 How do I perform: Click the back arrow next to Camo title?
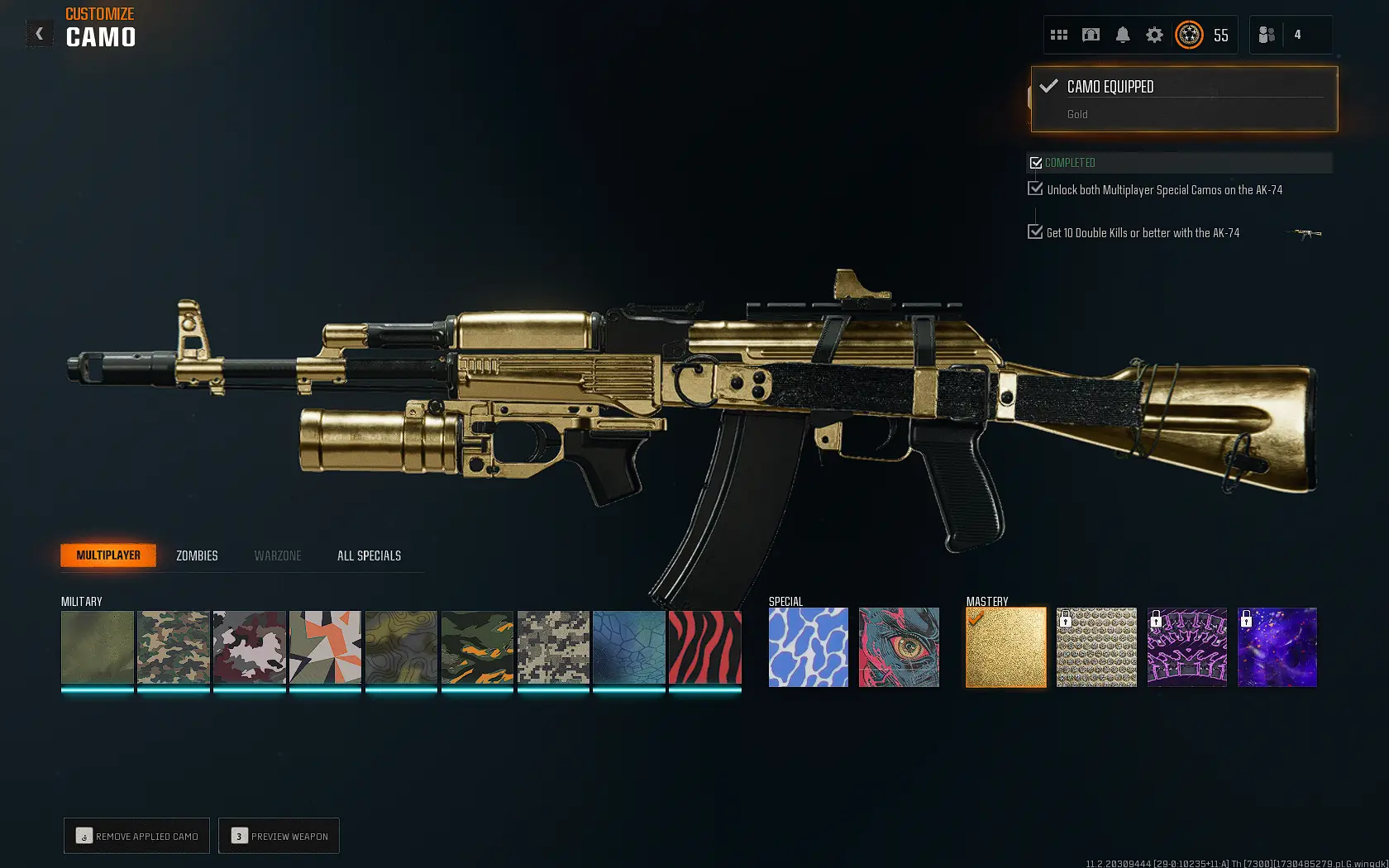pos(38,33)
